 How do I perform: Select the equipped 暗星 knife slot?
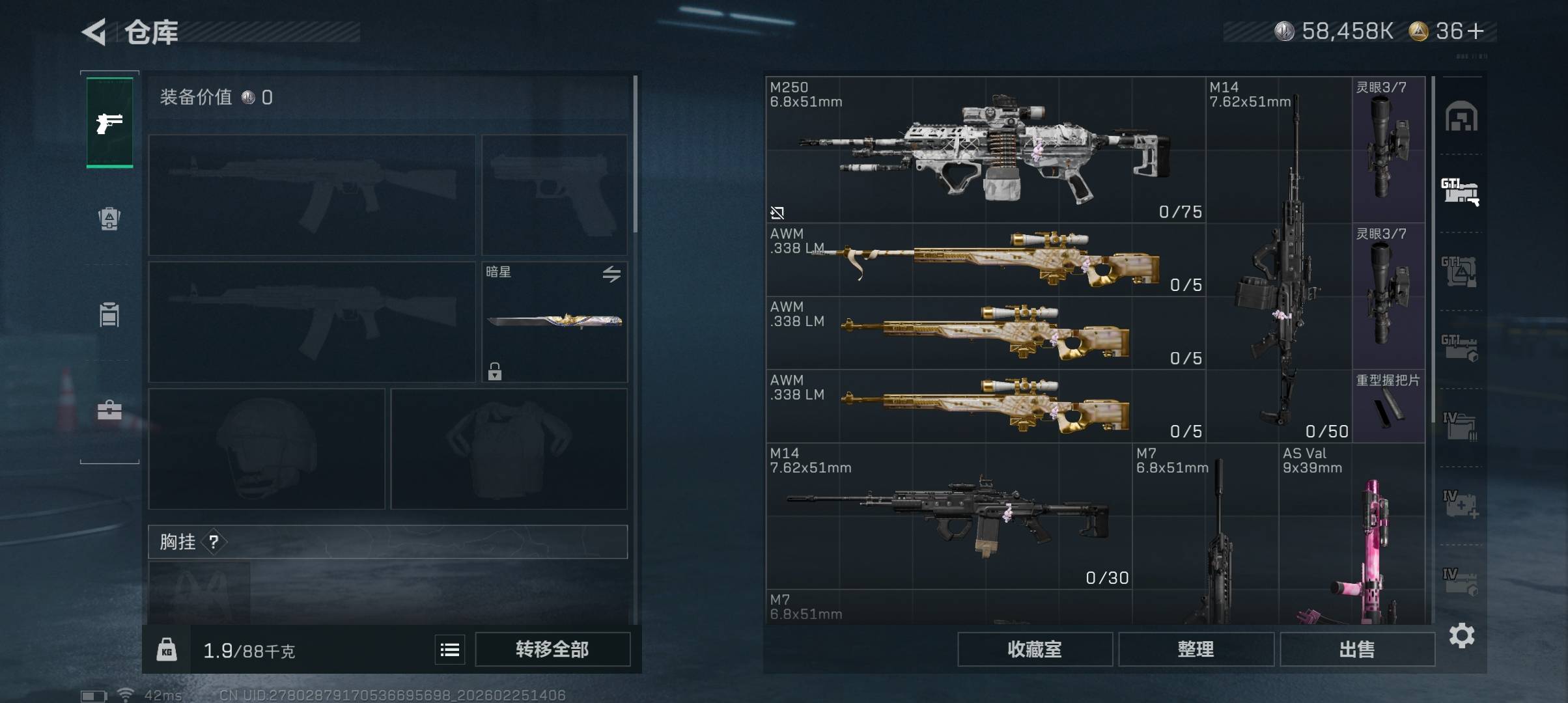pyautogui.click(x=554, y=322)
